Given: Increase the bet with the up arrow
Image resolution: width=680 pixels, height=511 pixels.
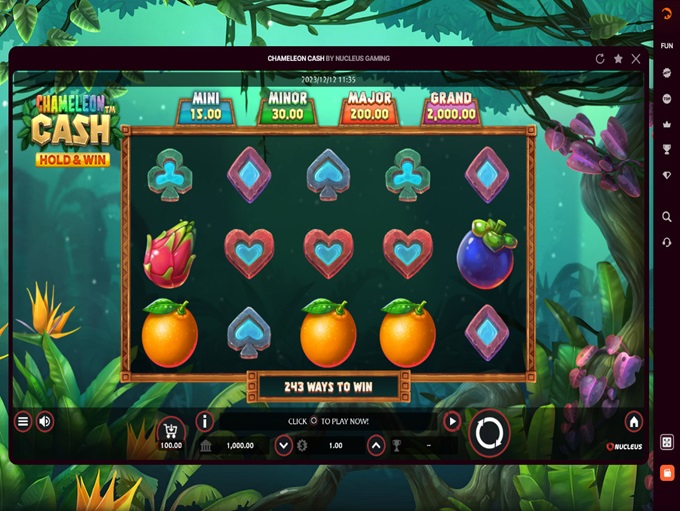Looking at the screenshot, I should [x=376, y=446].
